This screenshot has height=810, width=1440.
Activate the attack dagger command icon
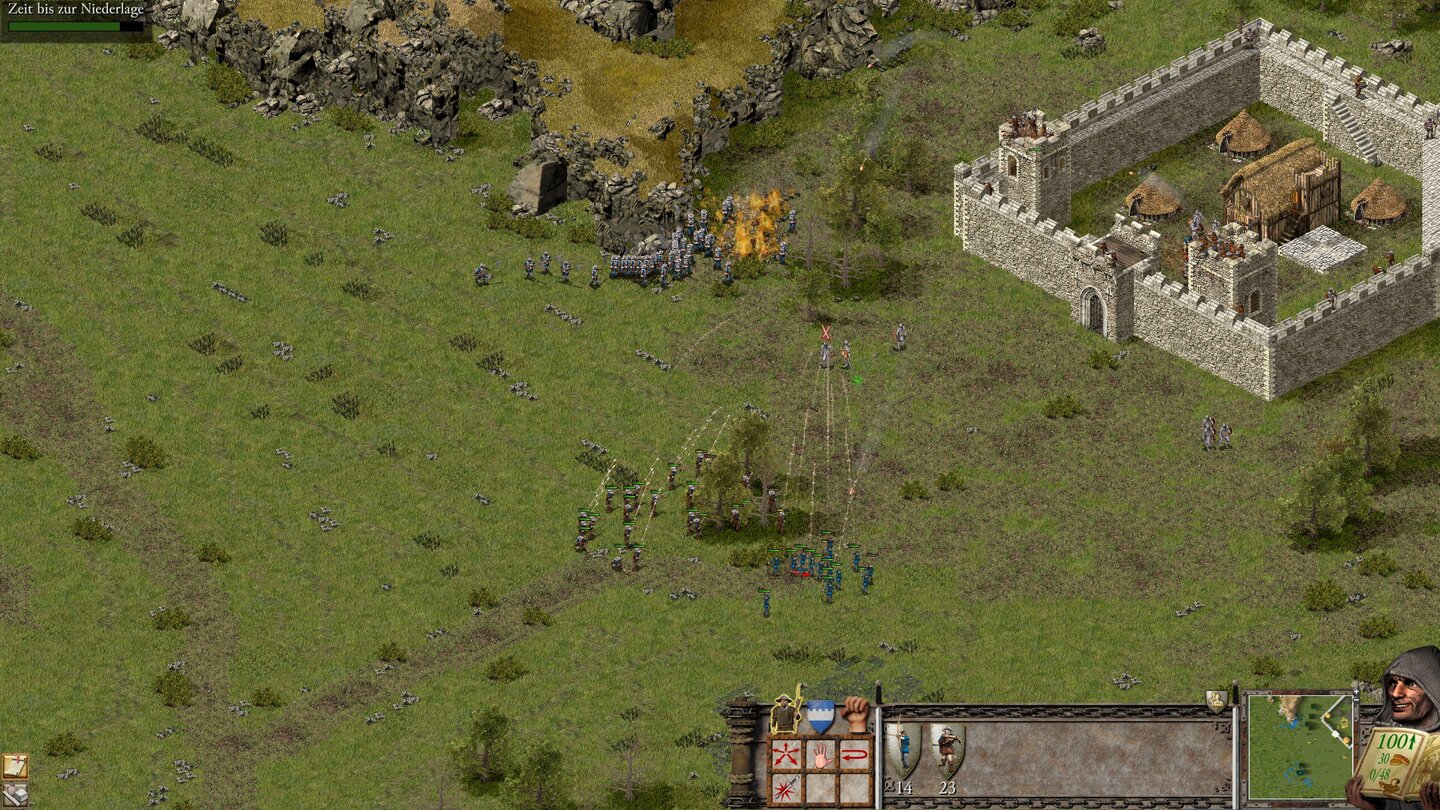pyautogui.click(x=787, y=787)
